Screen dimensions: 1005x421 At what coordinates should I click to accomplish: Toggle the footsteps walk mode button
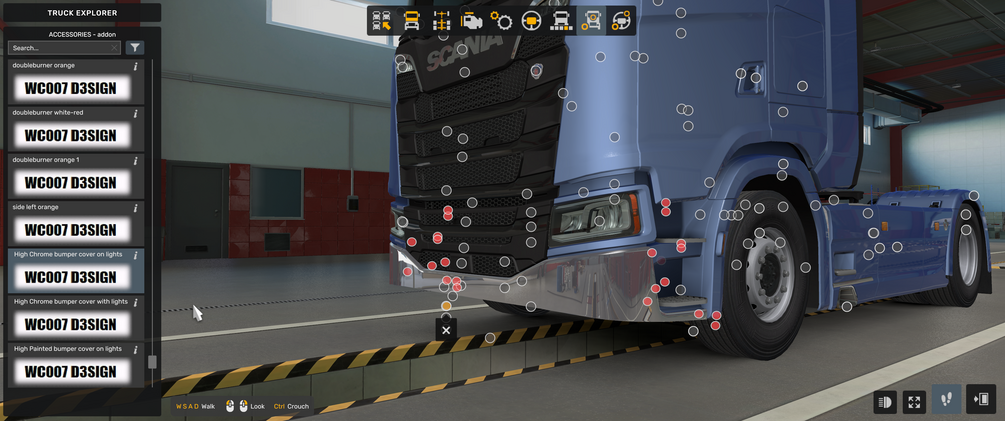[946, 400]
